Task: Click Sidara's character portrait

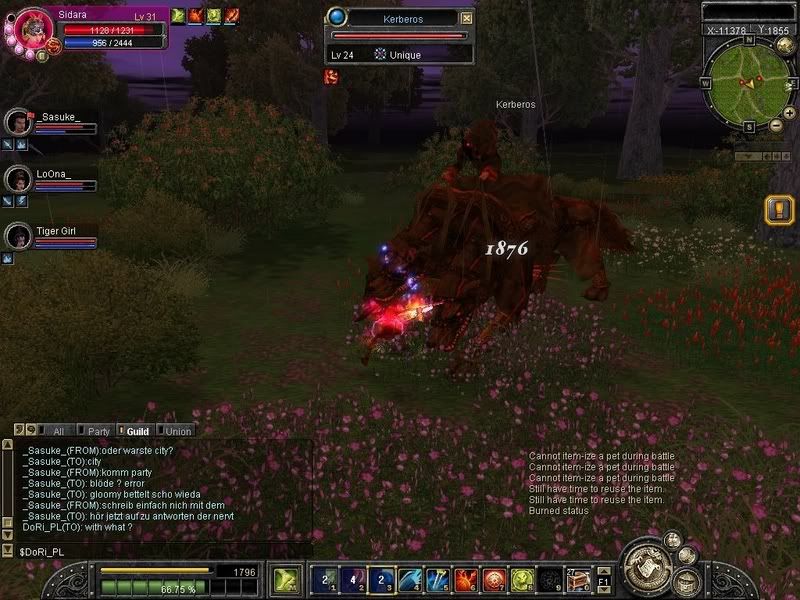Action: tap(31, 30)
